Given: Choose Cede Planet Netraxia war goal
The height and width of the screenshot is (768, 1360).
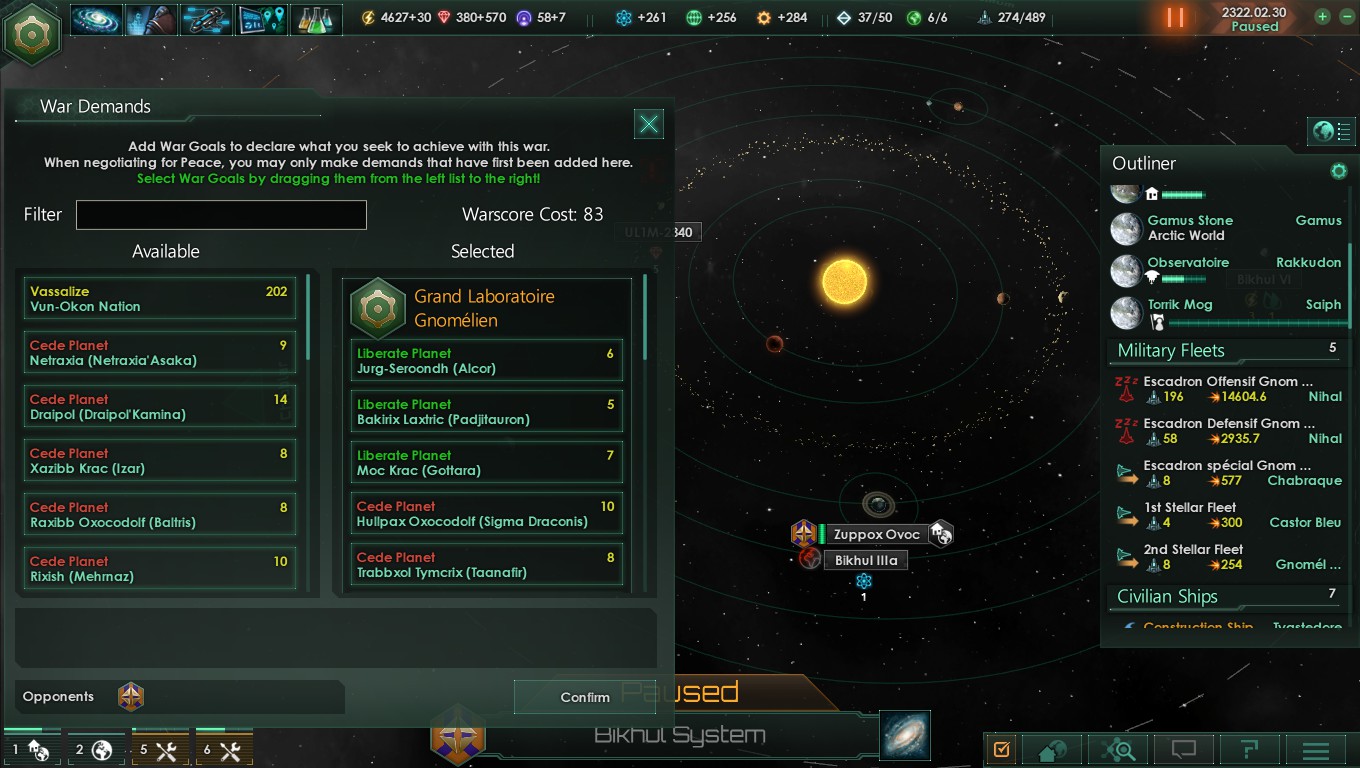Looking at the screenshot, I should 160,353.
